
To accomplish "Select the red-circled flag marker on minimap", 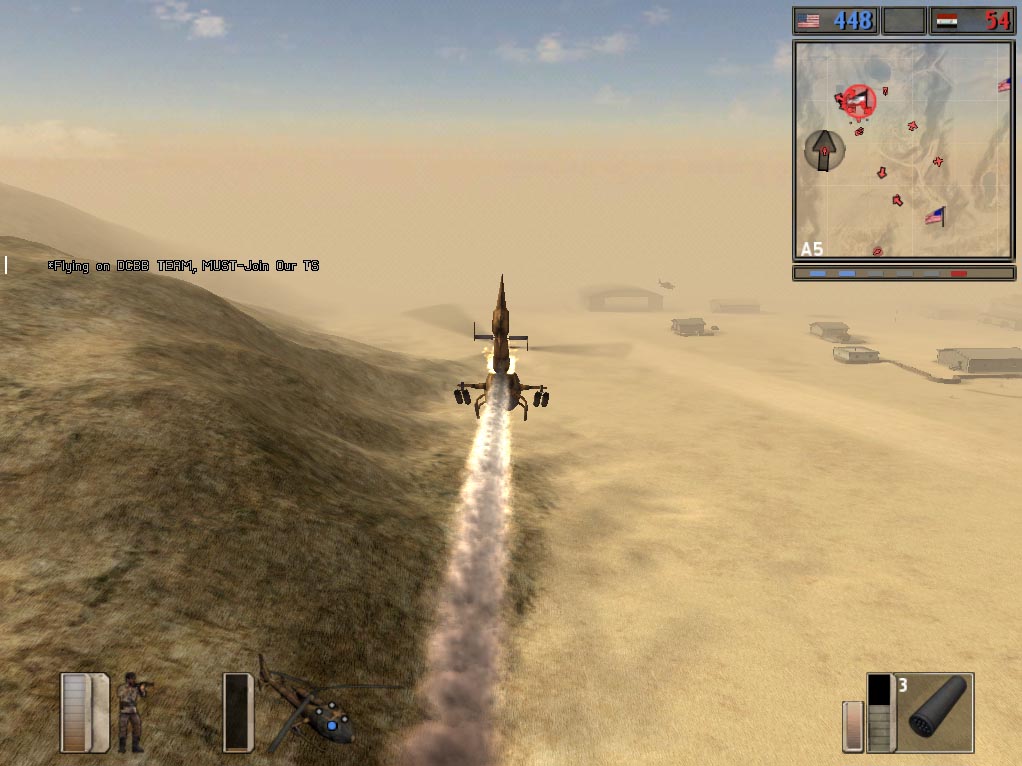I will point(857,99).
